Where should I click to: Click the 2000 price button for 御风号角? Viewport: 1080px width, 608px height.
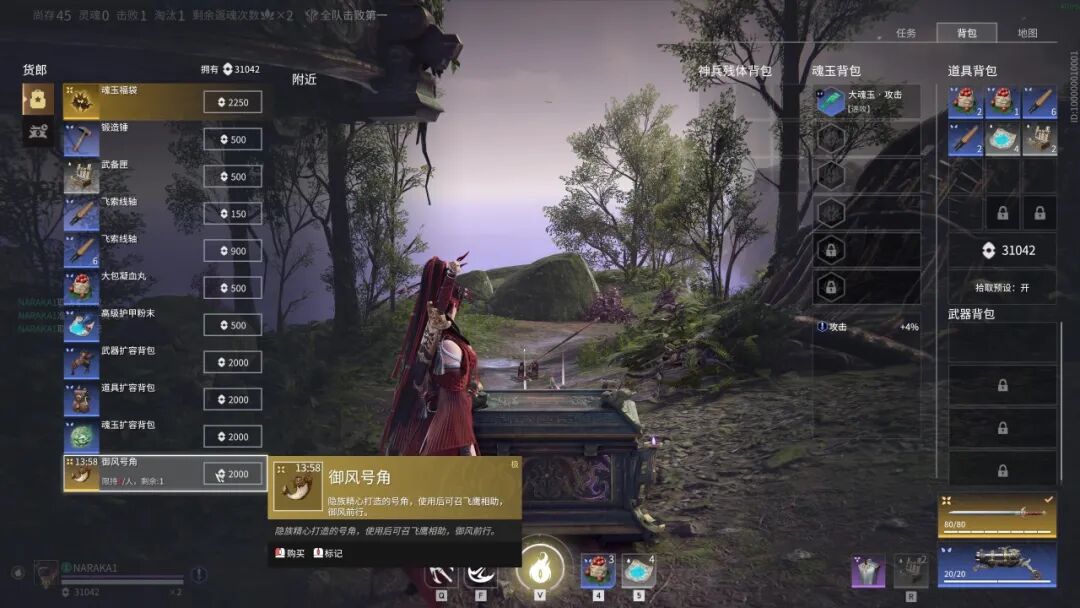pos(233,474)
